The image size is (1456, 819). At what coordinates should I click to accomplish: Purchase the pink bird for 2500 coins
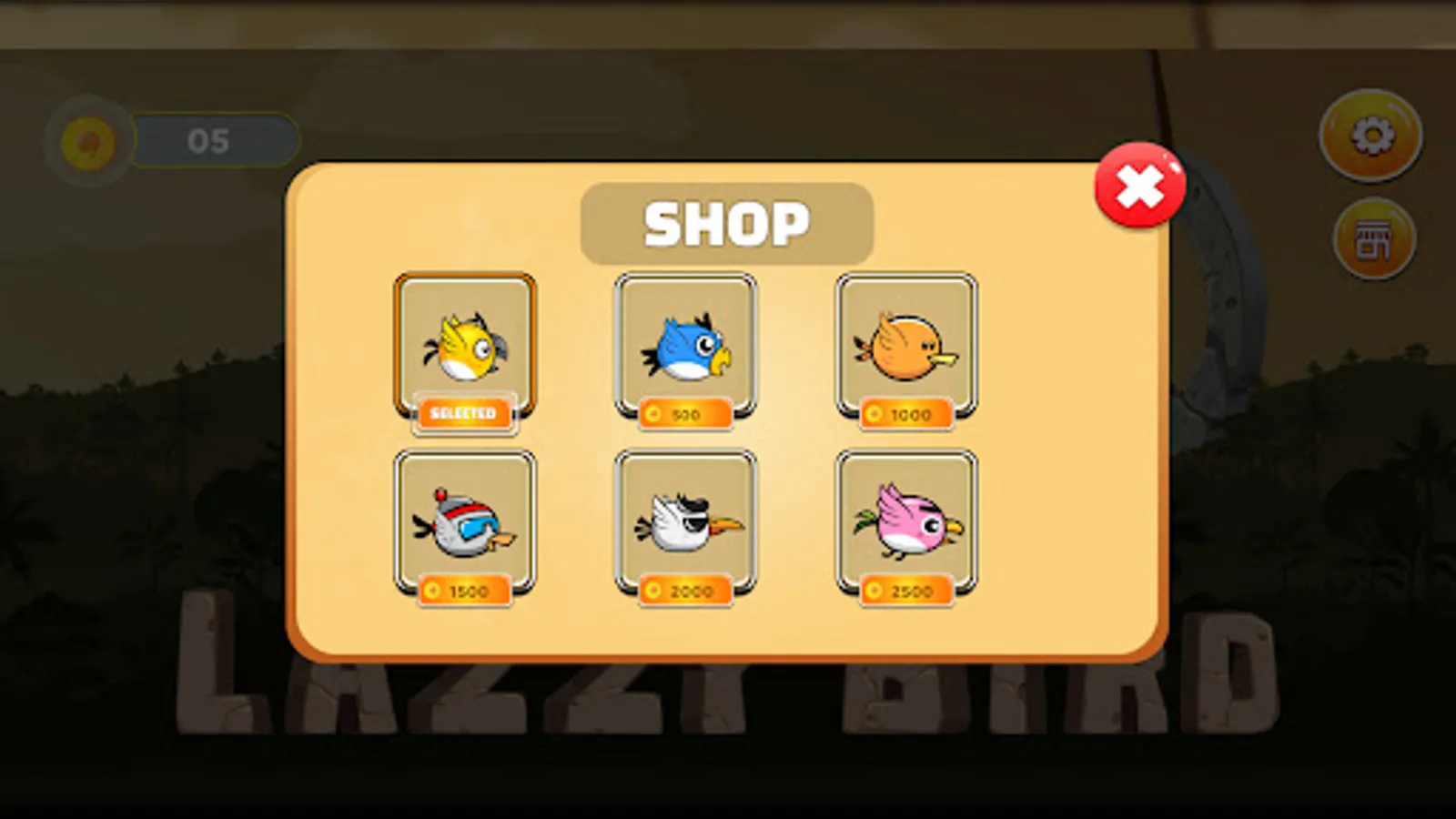point(907,590)
